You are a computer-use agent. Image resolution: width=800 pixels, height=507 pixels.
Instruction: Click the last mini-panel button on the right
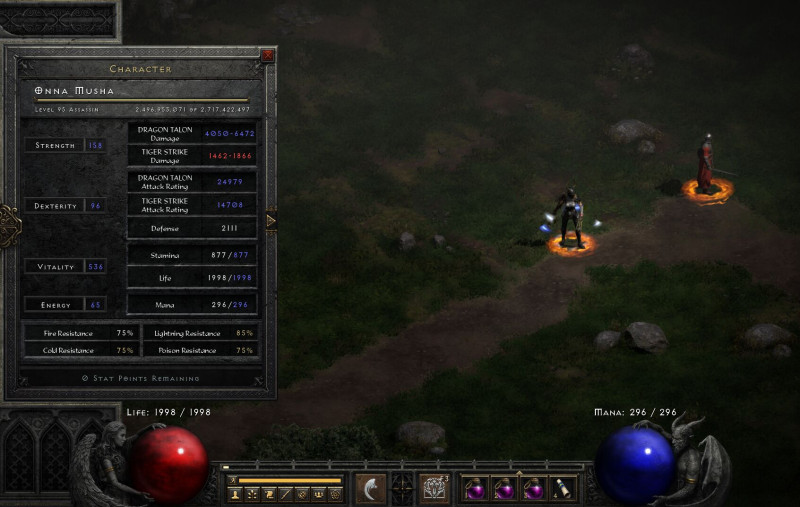pyautogui.click(x=336, y=494)
